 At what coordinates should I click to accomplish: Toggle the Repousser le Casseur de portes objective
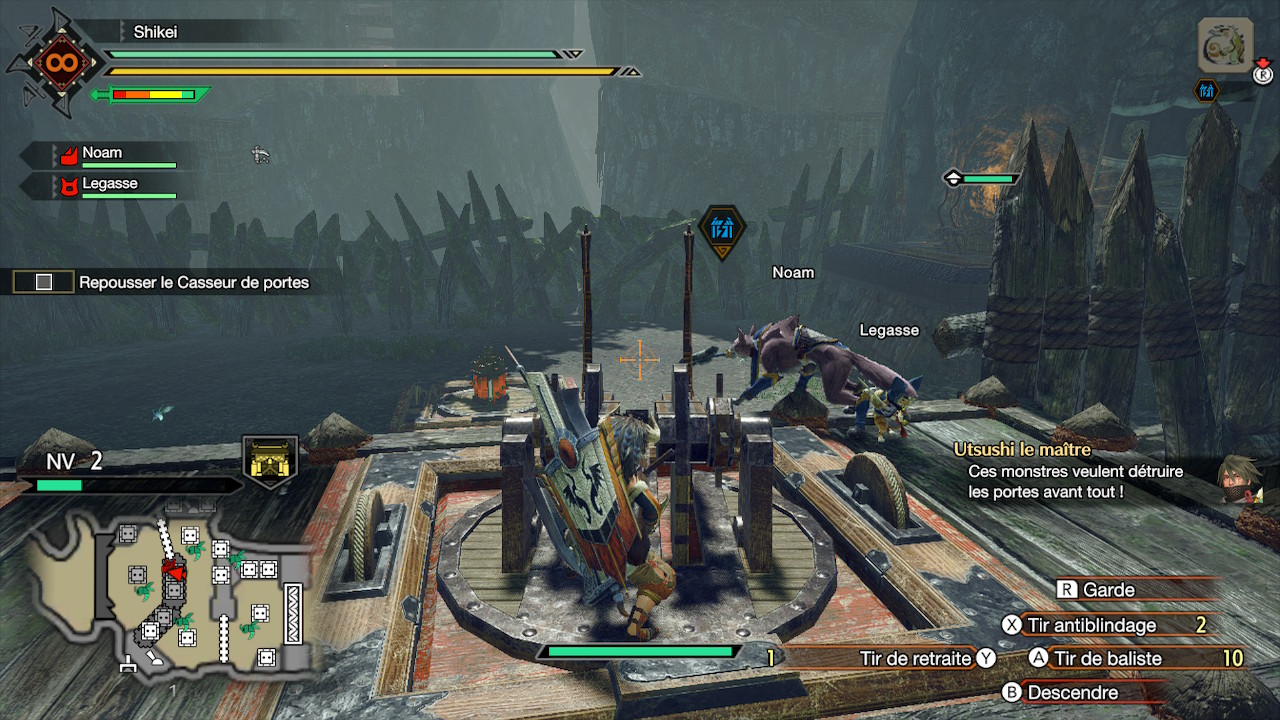pos(44,283)
